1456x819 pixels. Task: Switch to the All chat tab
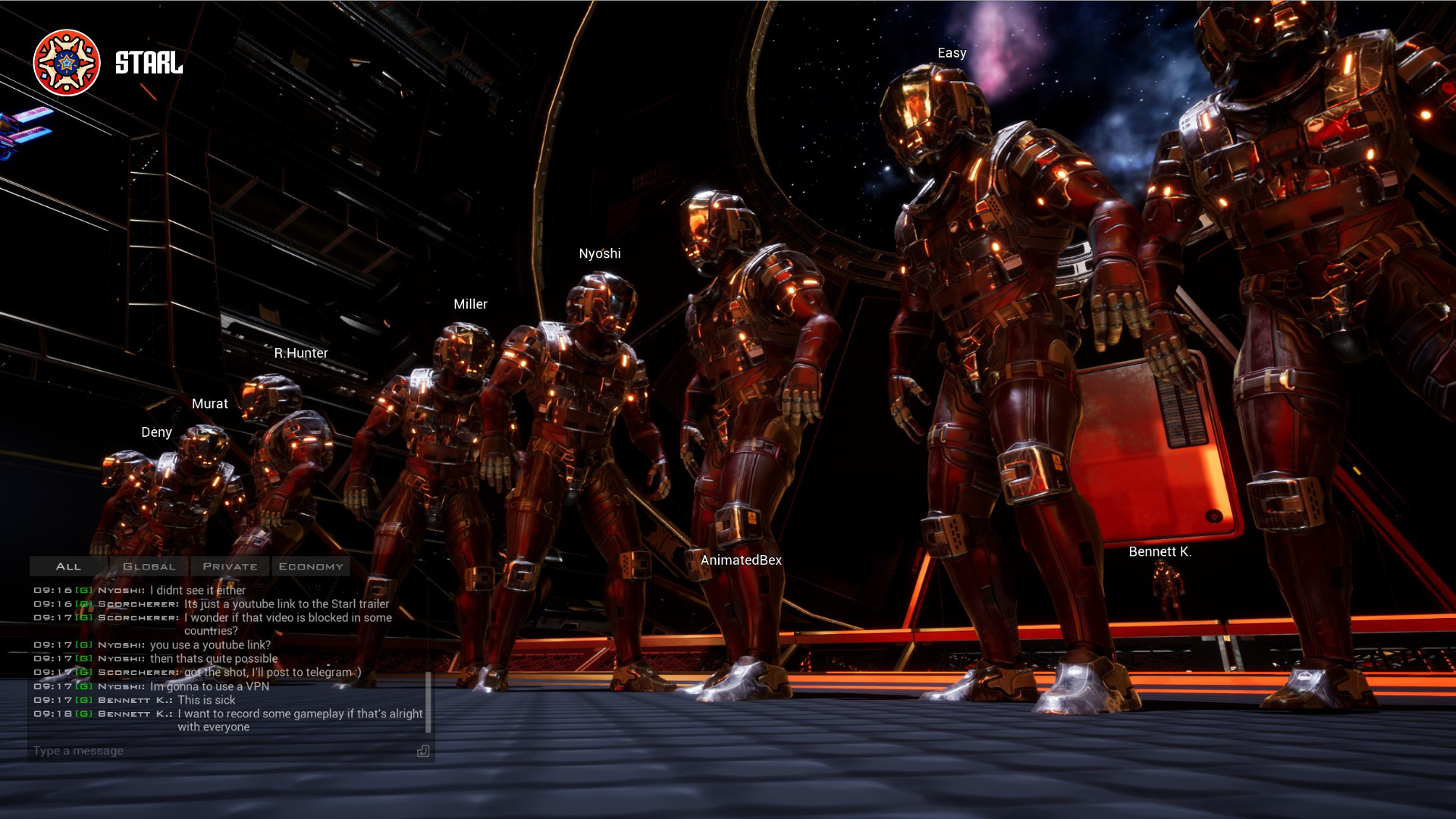[68, 566]
